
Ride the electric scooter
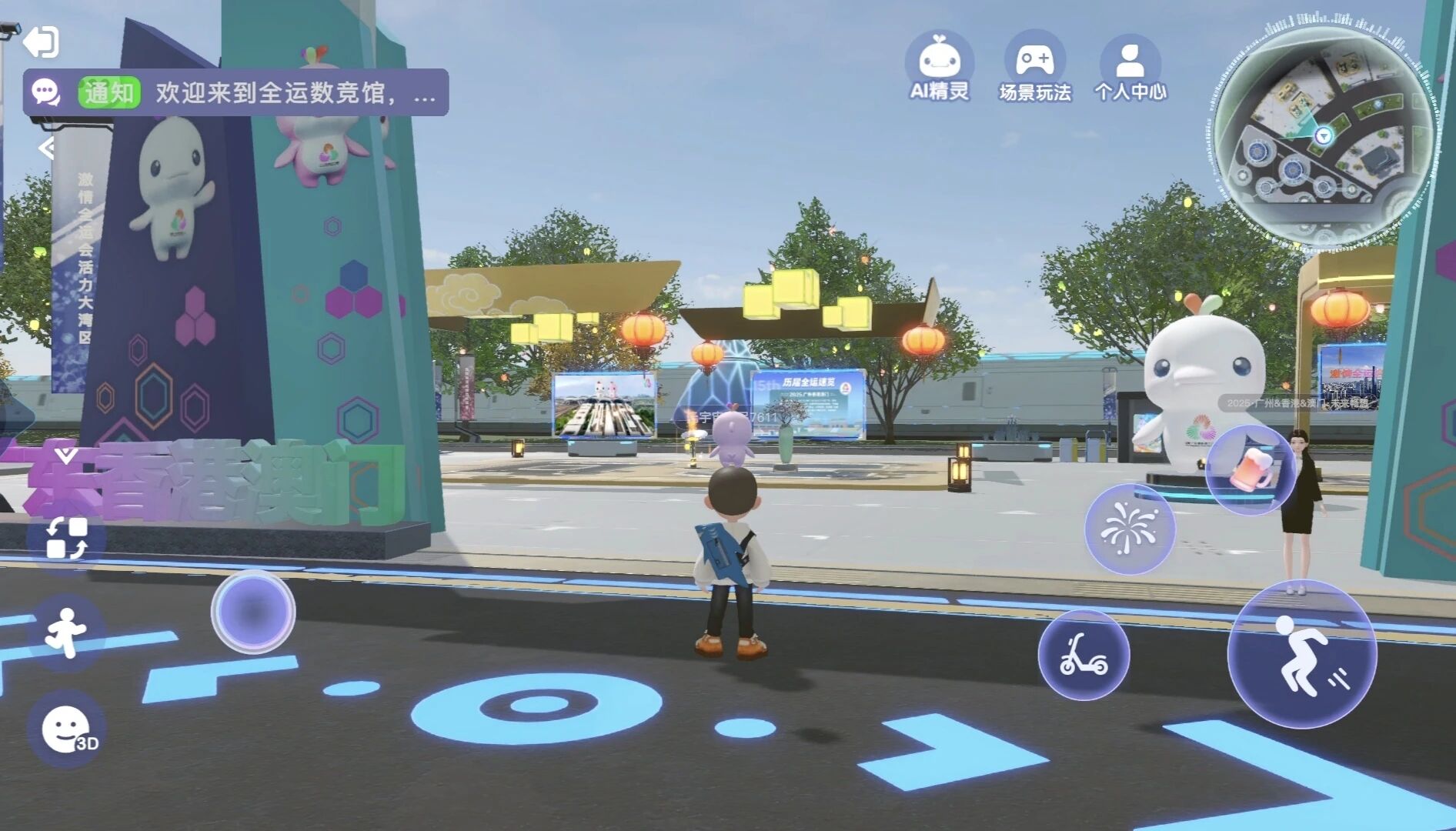(x=1084, y=655)
